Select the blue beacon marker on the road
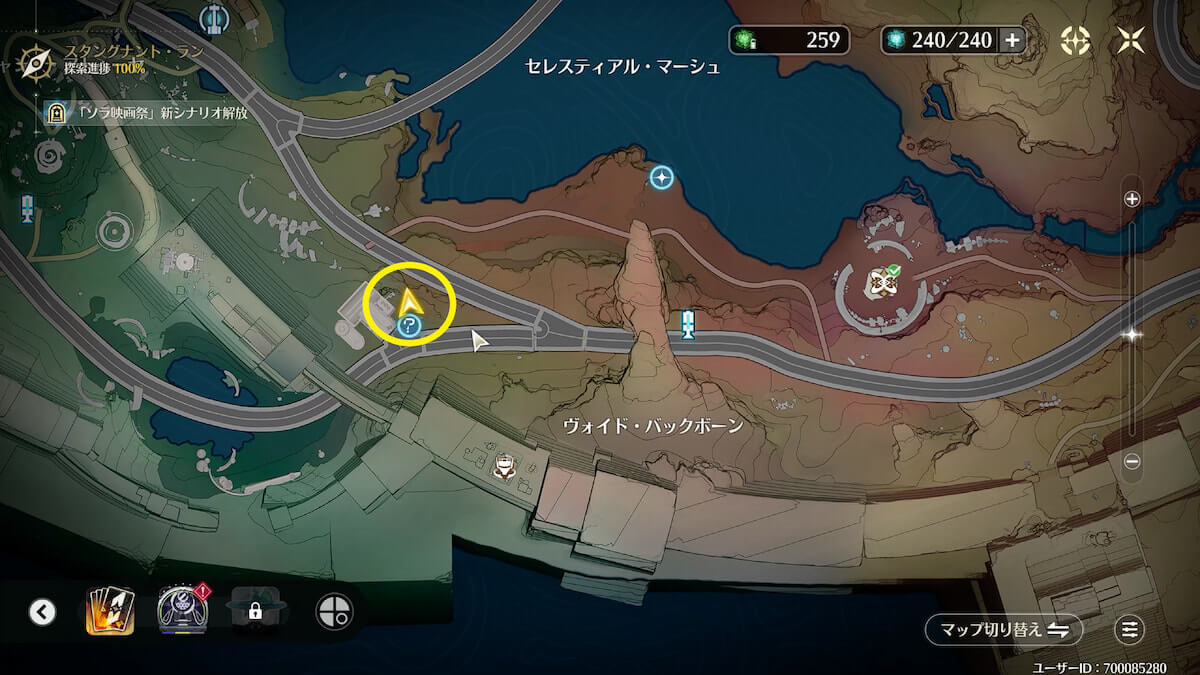Screen dimensions: 1200x675 tap(688, 324)
